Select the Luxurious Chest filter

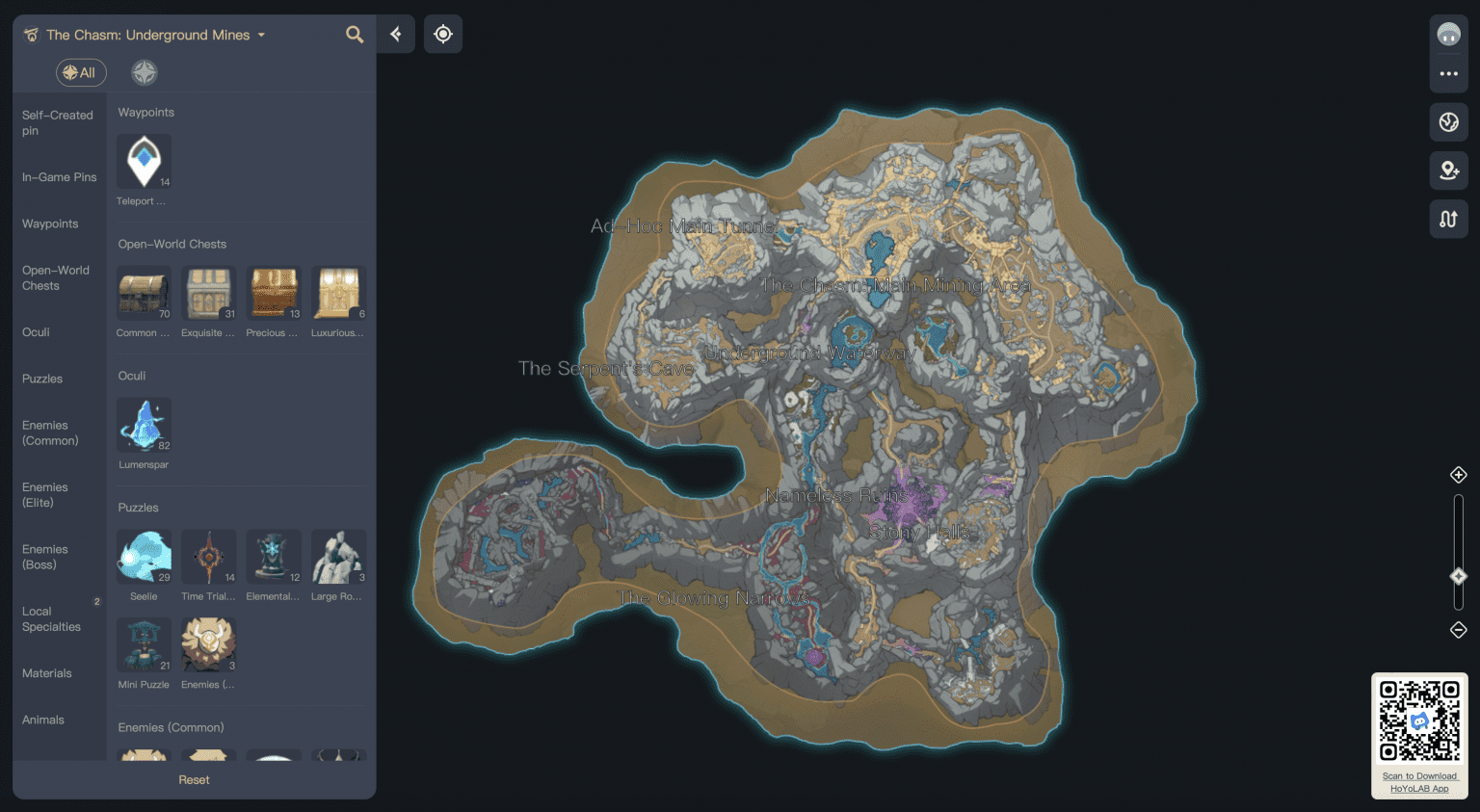[338, 293]
